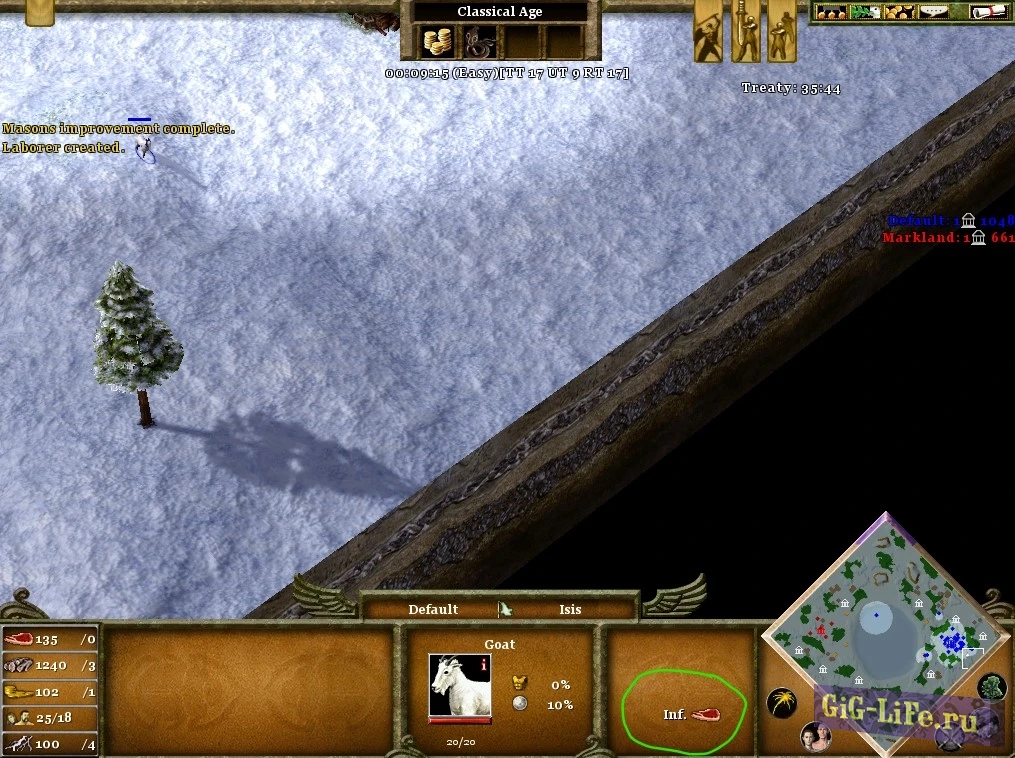
Task: Open the chat speech bubble button
Action: coord(934,12)
